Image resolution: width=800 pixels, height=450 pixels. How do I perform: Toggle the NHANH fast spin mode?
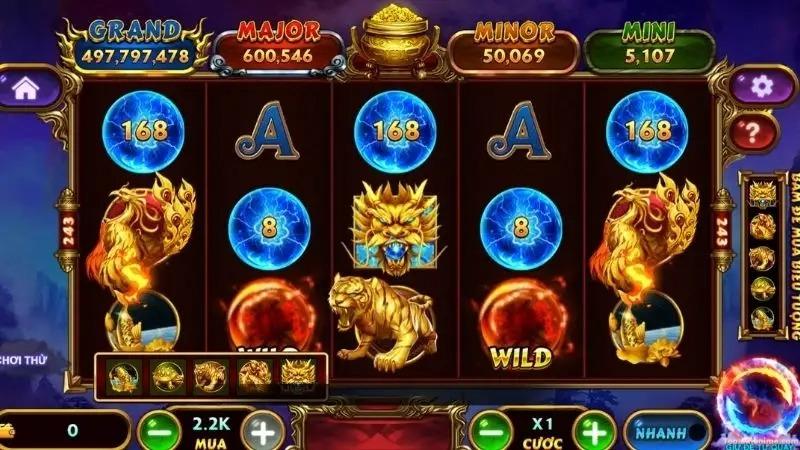(666, 432)
